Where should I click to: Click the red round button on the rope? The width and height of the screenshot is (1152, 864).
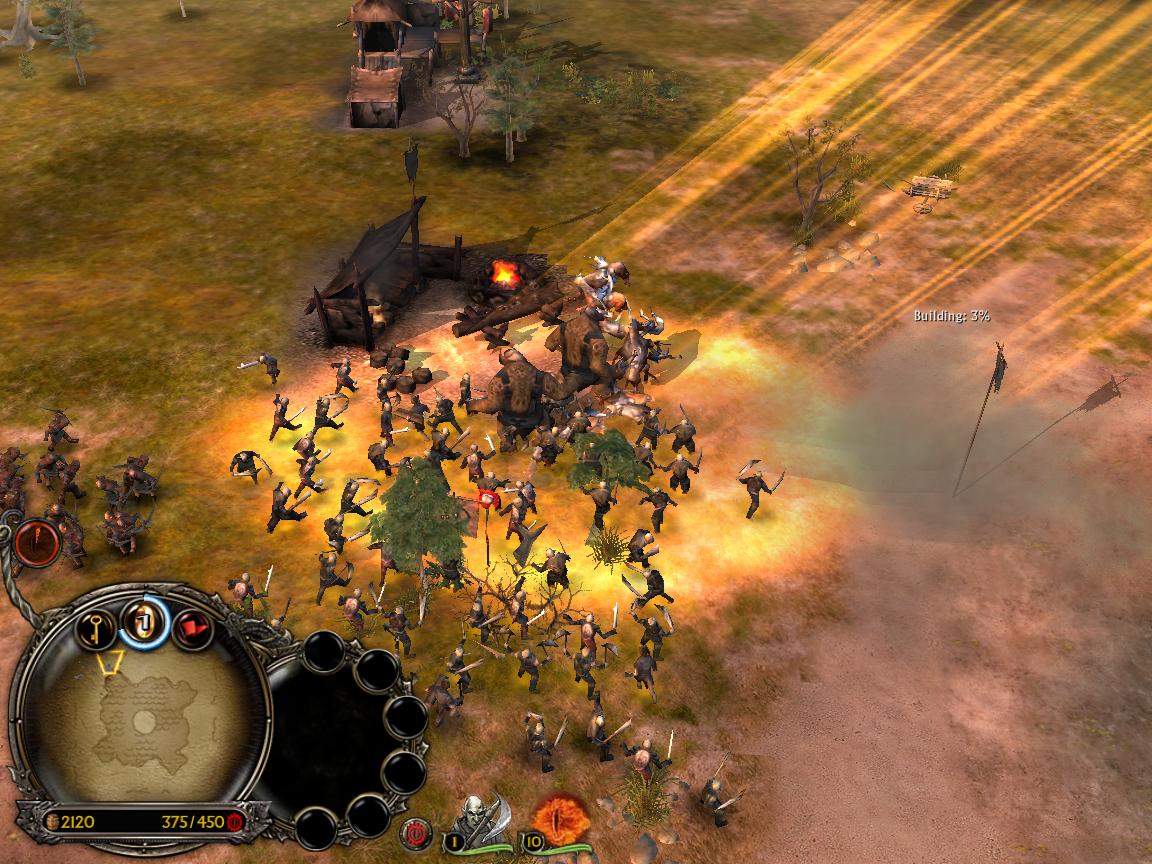tap(38, 543)
